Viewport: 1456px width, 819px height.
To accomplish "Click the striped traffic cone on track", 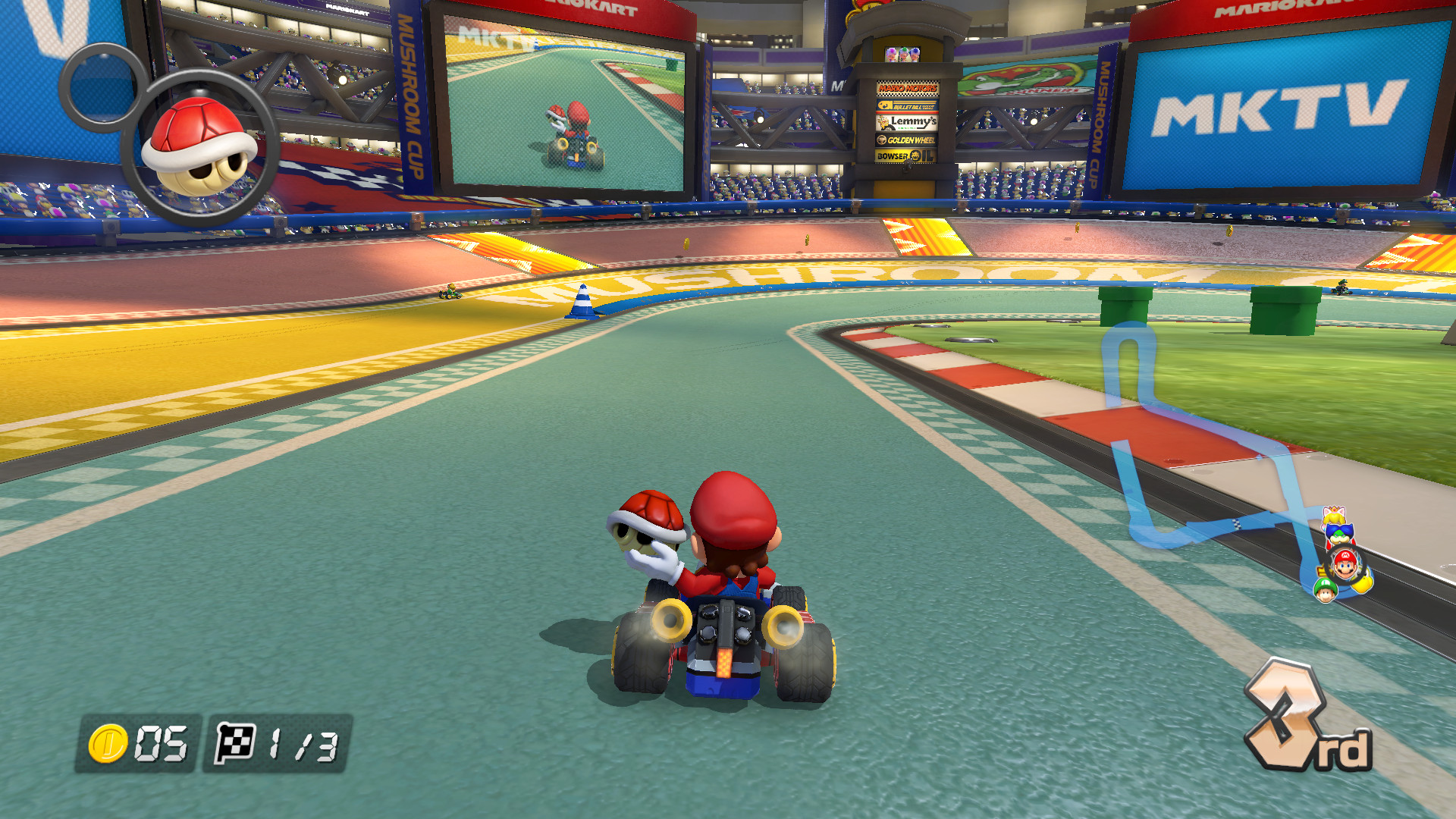I will 581,300.
